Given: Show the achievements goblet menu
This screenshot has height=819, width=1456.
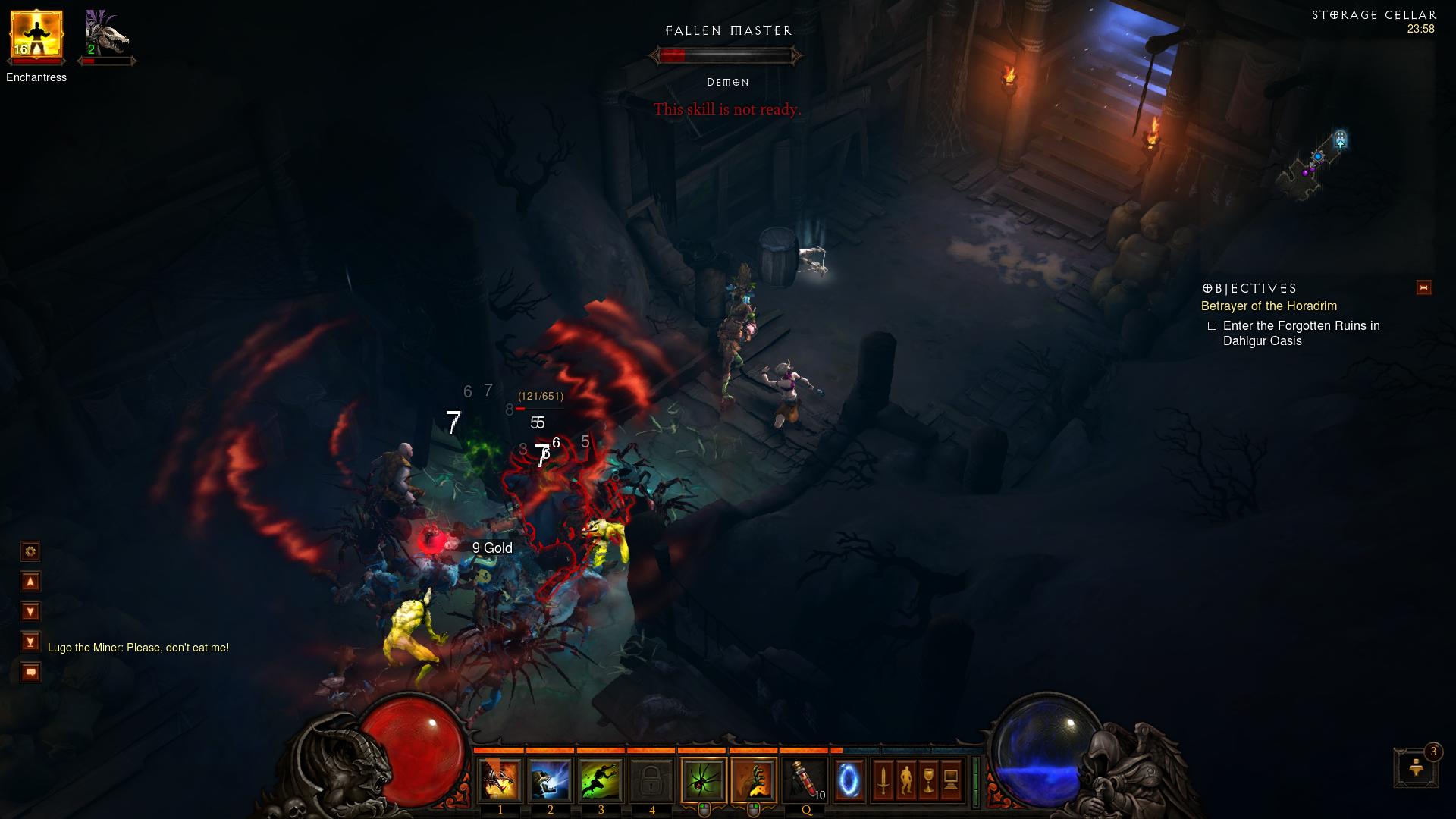Looking at the screenshot, I should coord(928,780).
